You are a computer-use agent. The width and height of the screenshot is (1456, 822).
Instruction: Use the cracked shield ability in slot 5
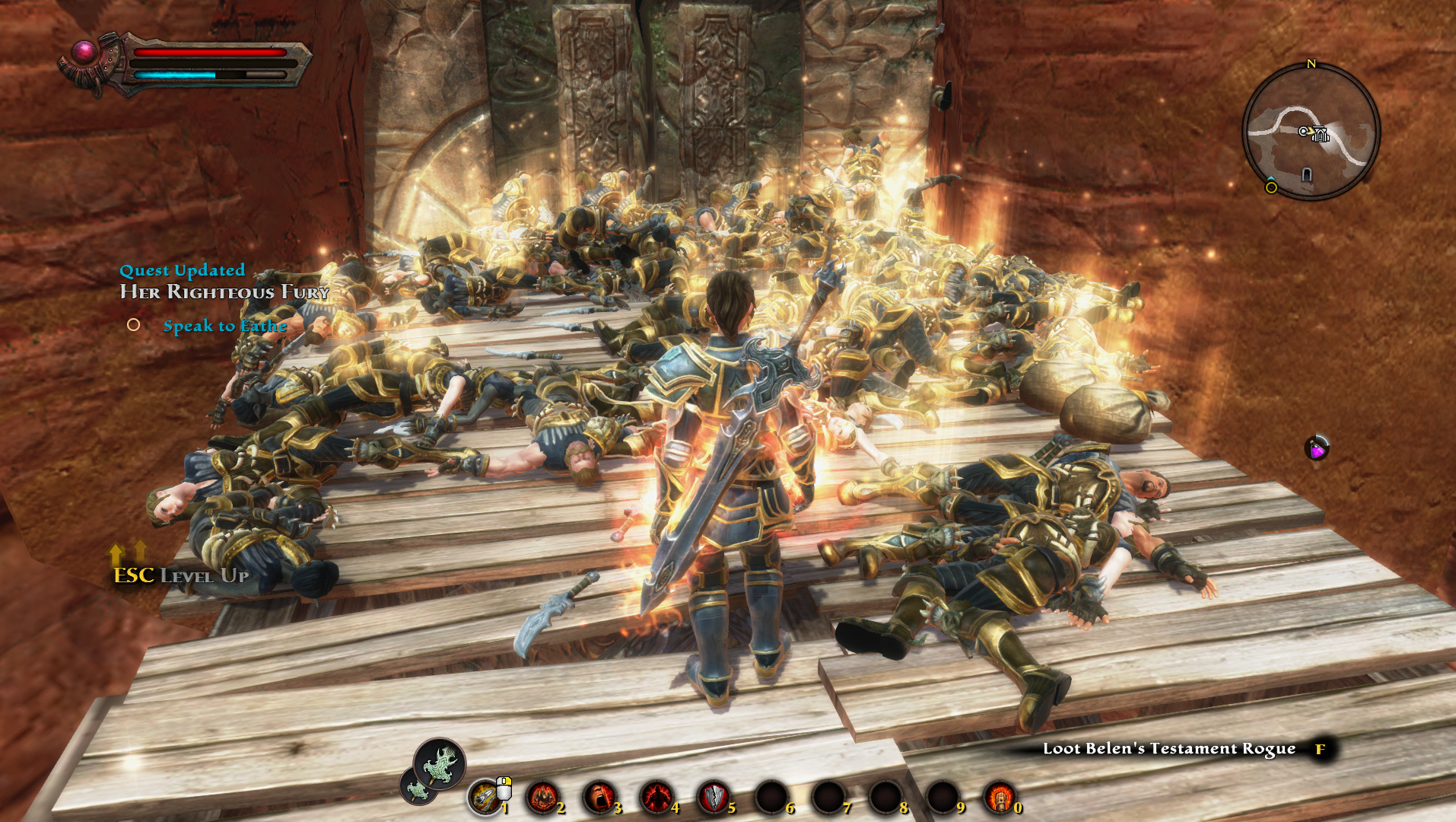[713, 798]
